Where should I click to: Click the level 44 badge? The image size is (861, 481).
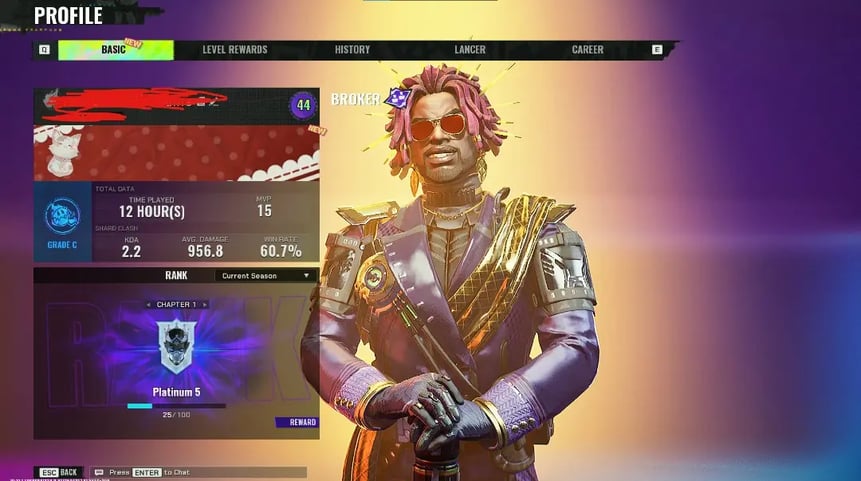pyautogui.click(x=303, y=105)
